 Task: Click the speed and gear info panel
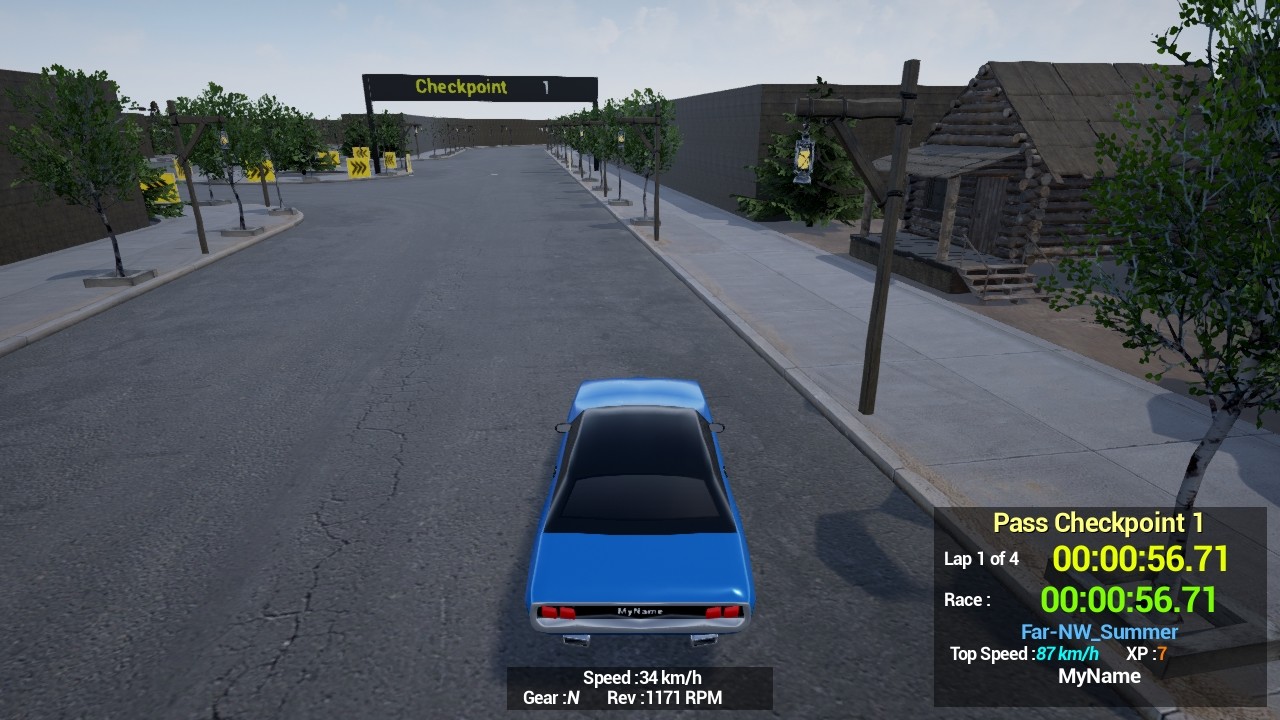(x=639, y=687)
